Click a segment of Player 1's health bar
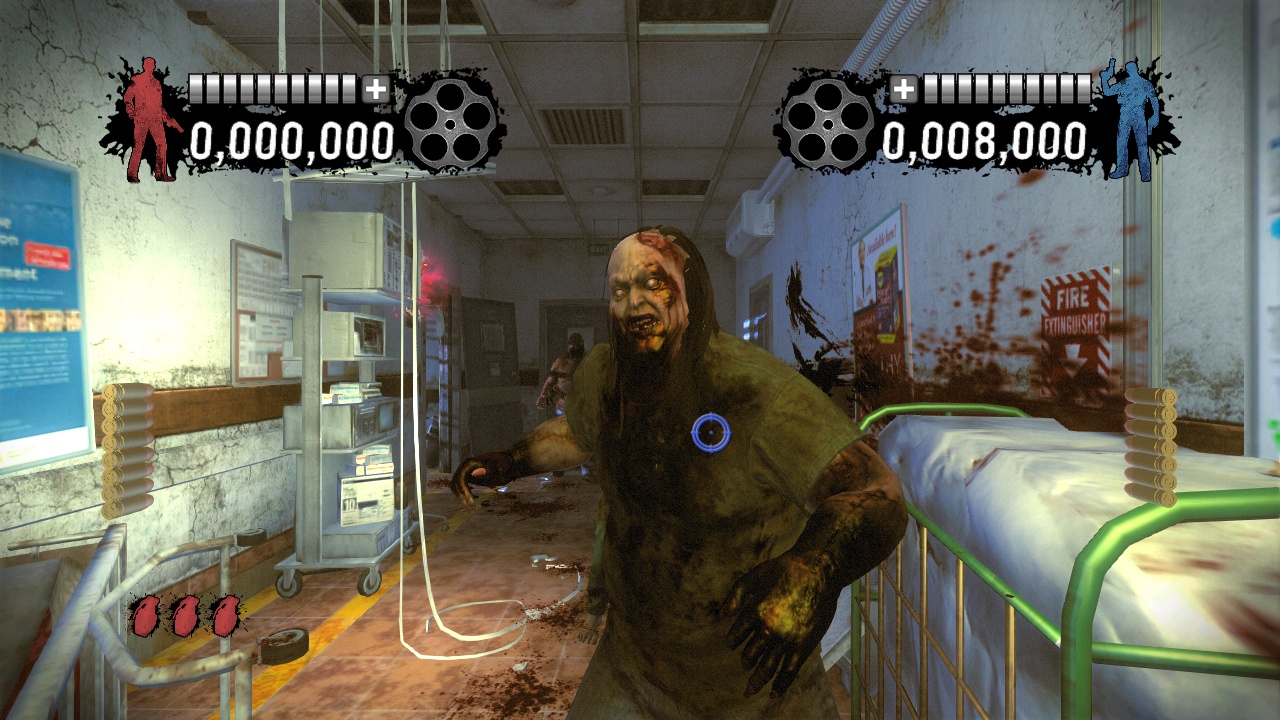1280x720 pixels. (270, 88)
